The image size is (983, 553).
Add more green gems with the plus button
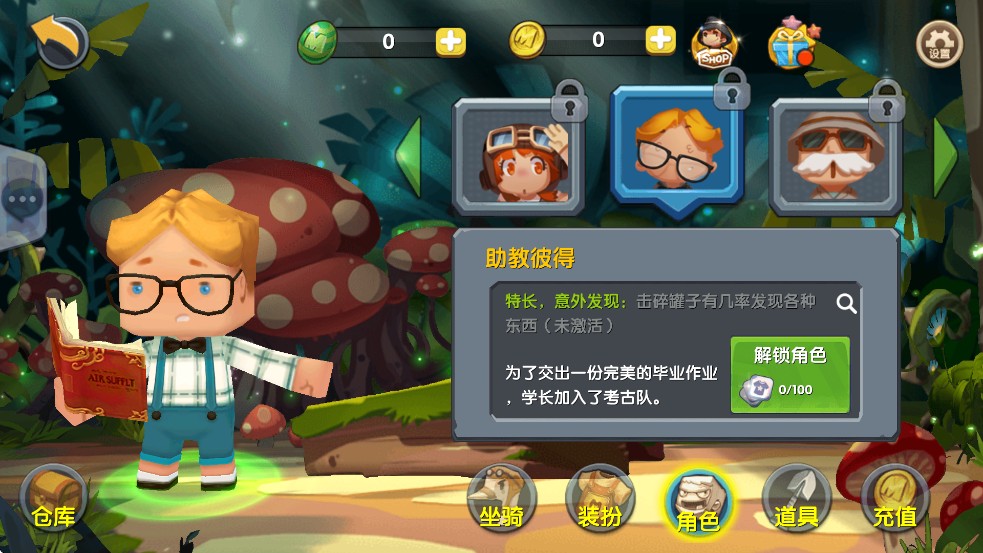450,41
